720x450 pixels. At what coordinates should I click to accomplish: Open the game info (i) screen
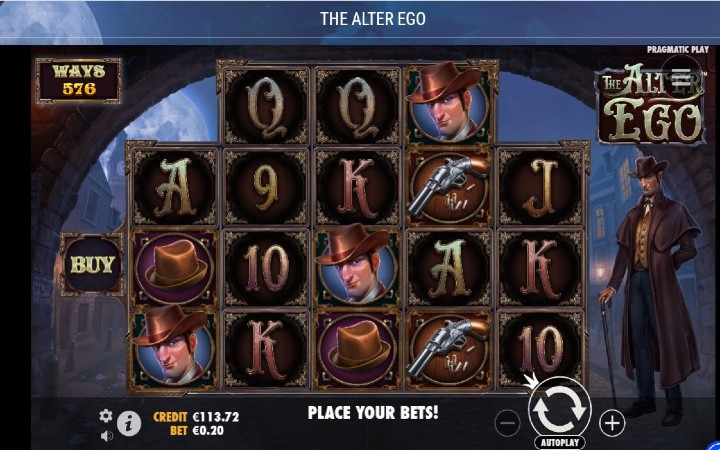[x=129, y=423]
